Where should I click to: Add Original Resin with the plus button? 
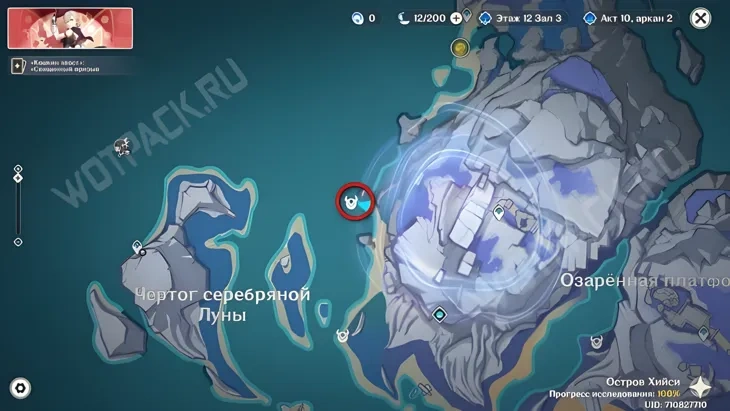(x=457, y=18)
